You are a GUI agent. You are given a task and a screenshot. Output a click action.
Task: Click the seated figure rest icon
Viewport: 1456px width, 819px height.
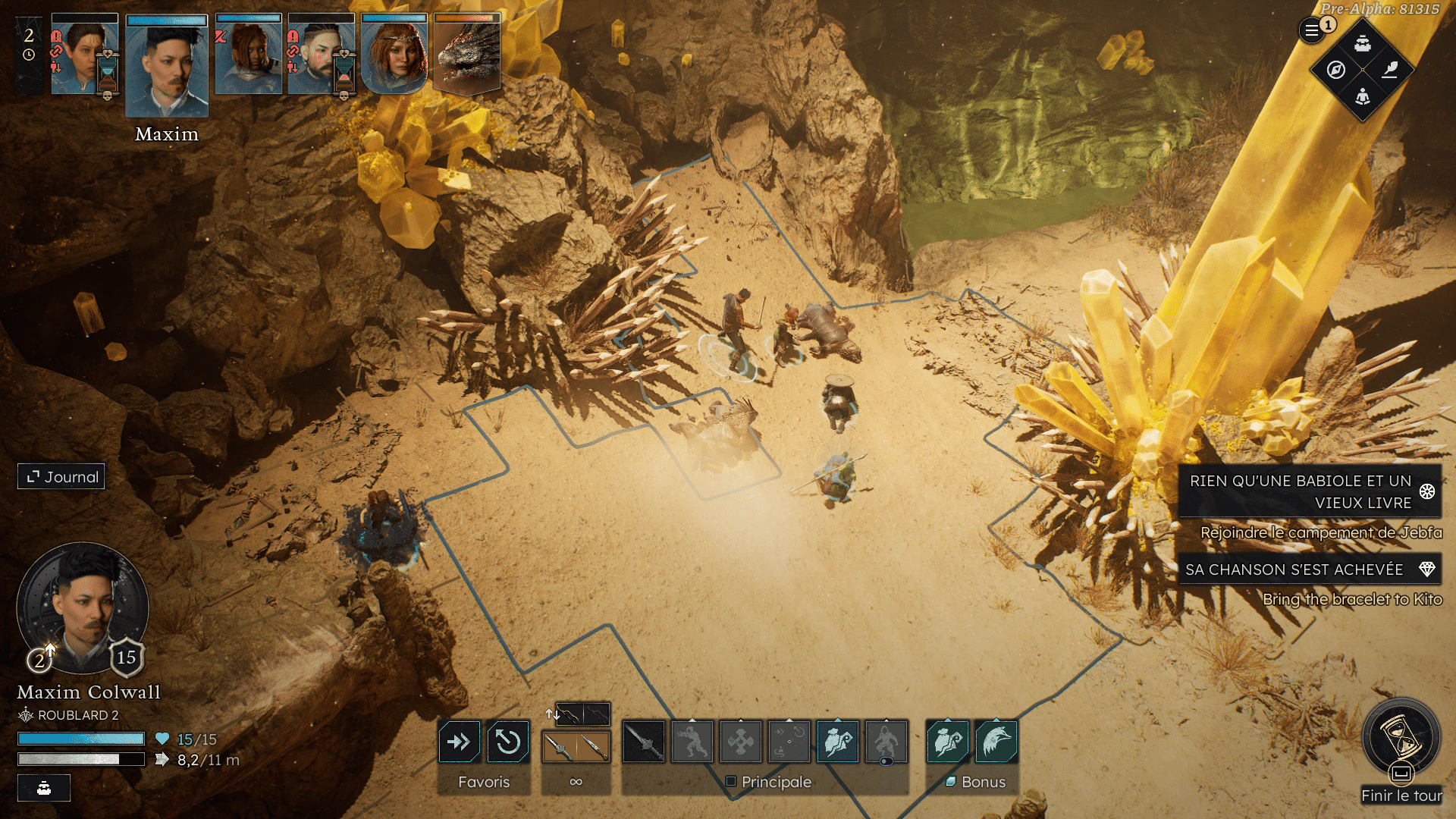pyautogui.click(x=1363, y=97)
